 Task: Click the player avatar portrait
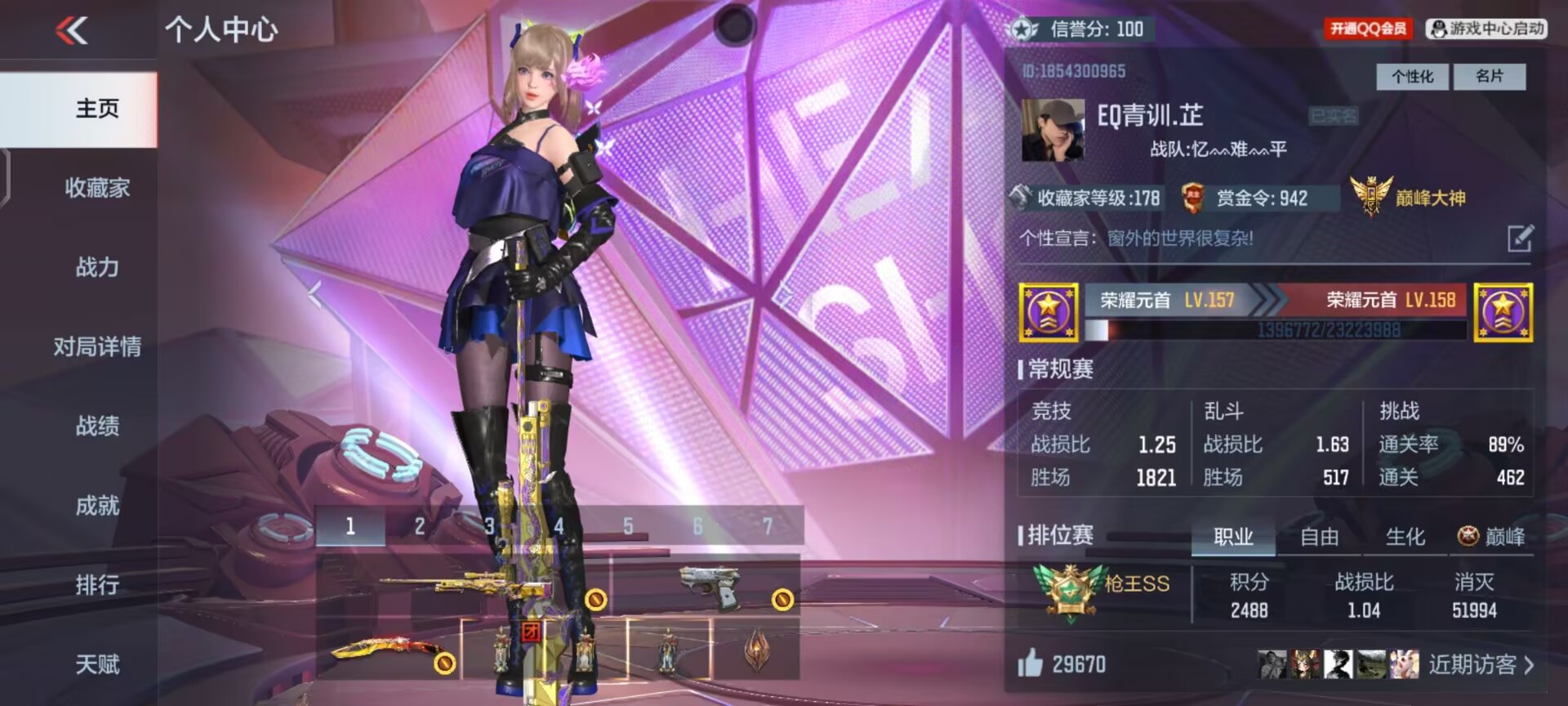(1053, 131)
